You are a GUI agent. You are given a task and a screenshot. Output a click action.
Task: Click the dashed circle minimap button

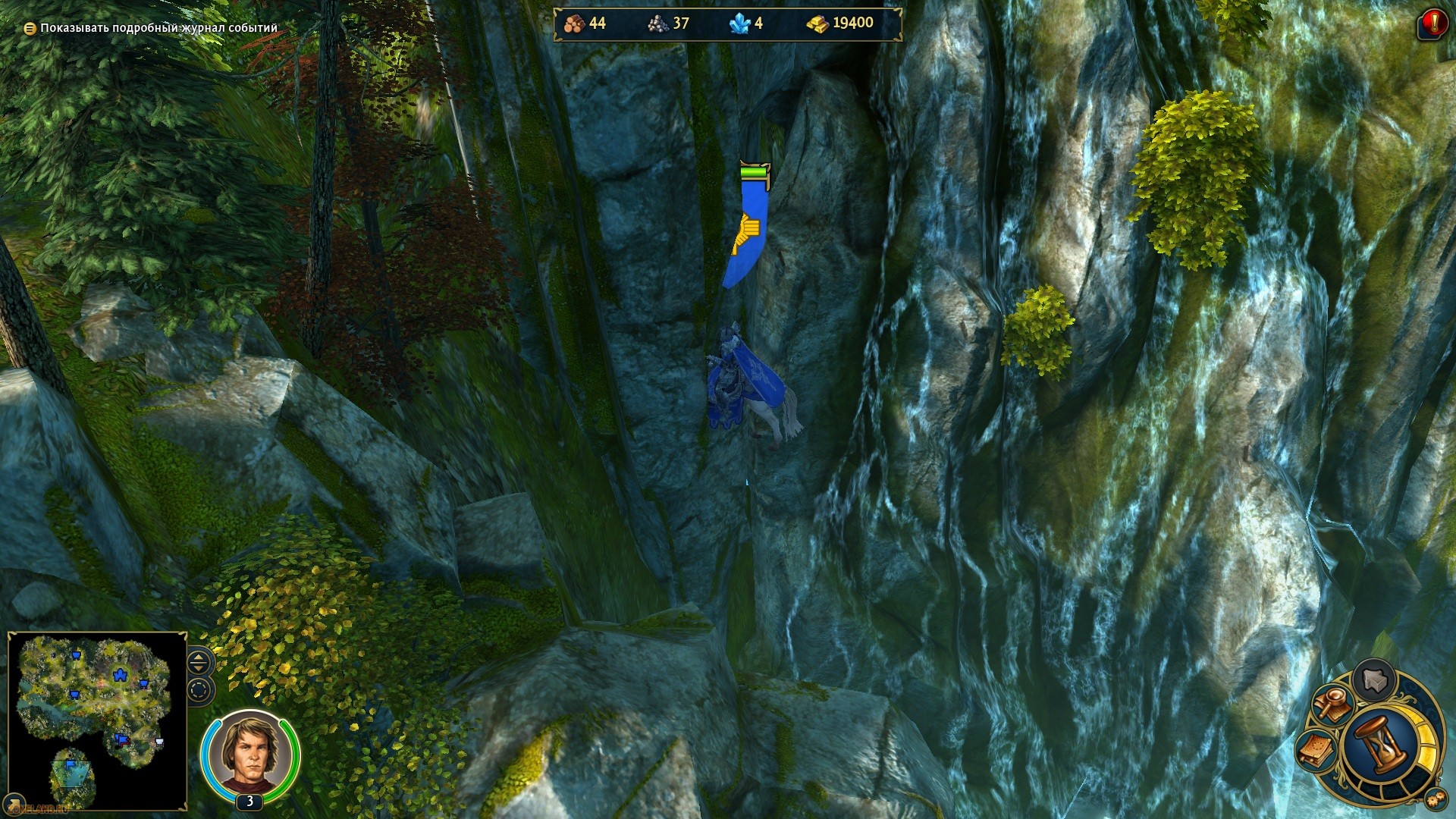[199, 691]
